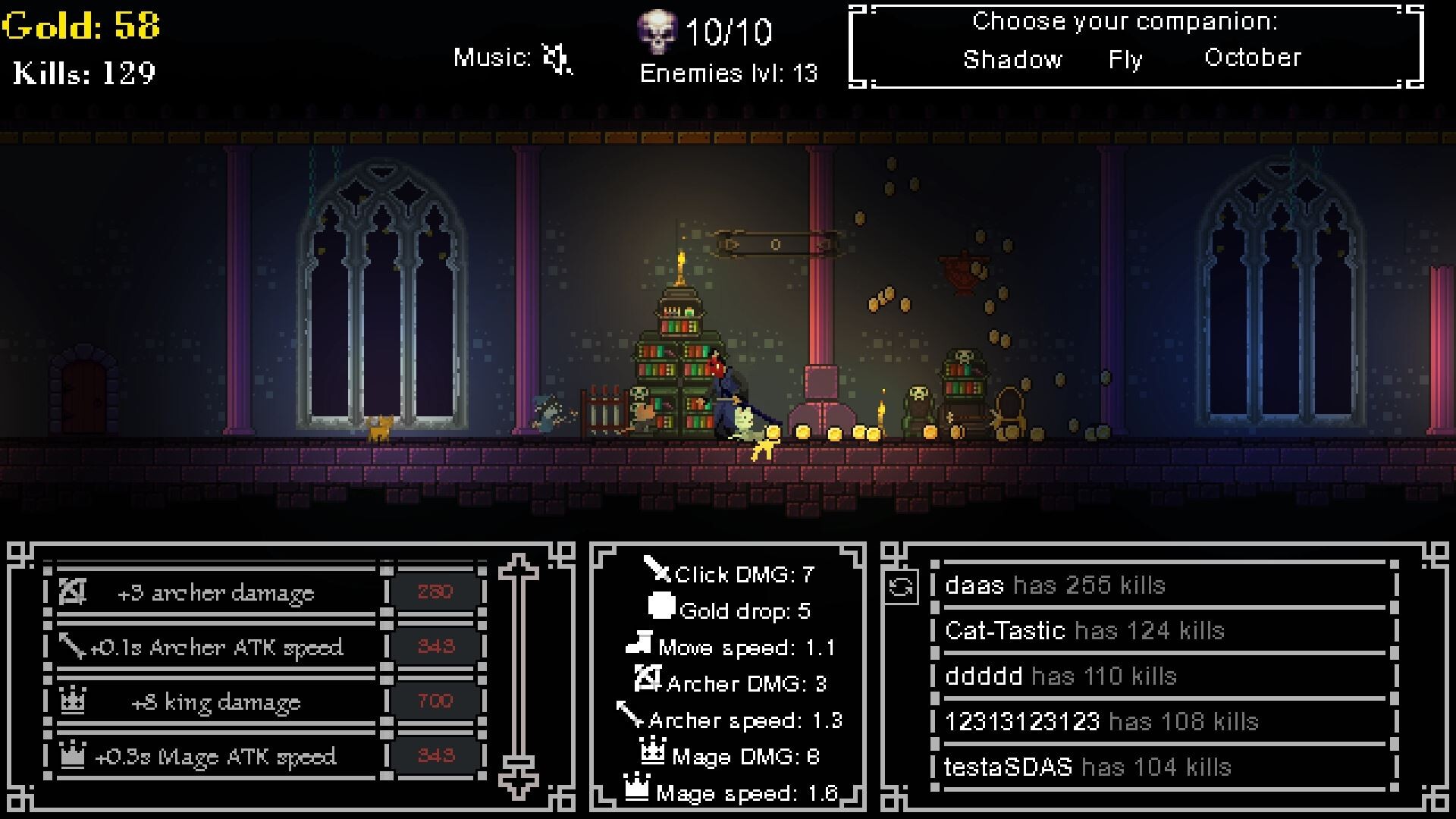Choose October as your companion
This screenshot has height=819, width=1456.
click(1253, 57)
